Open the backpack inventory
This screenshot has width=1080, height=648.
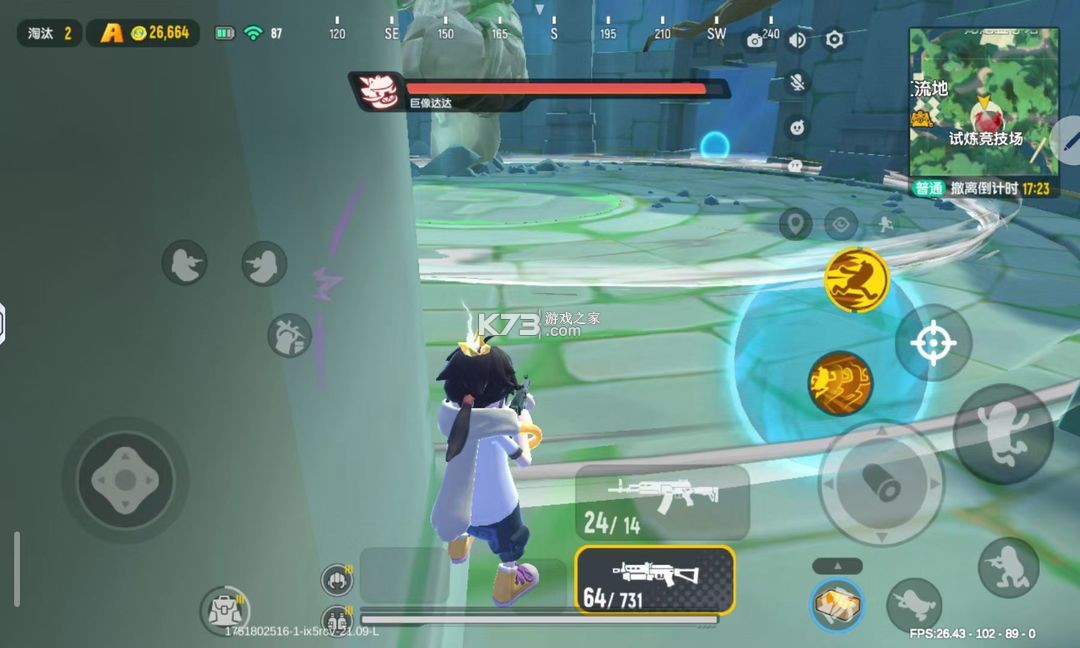click(x=224, y=610)
